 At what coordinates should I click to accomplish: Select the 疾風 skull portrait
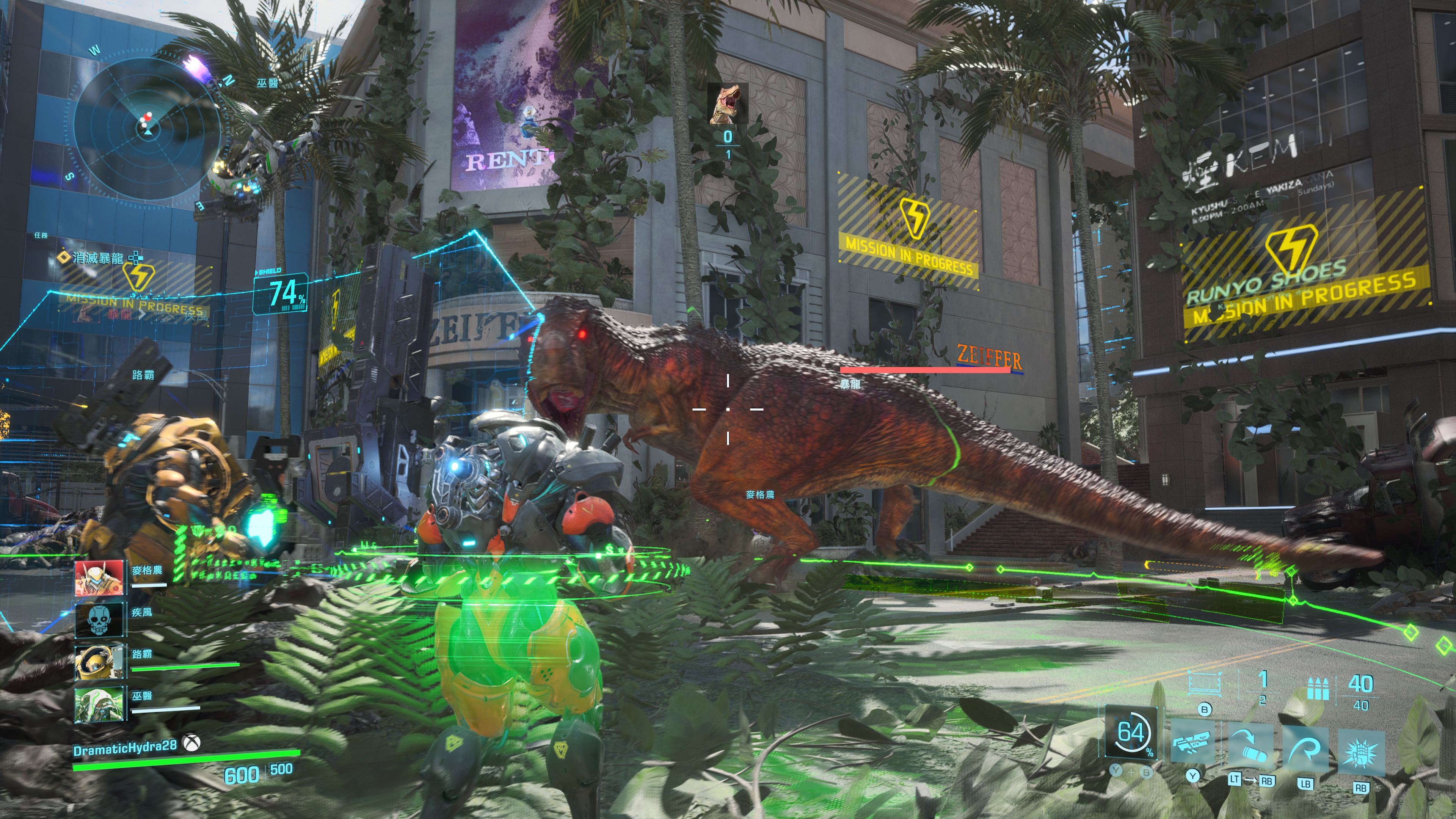tap(99, 620)
